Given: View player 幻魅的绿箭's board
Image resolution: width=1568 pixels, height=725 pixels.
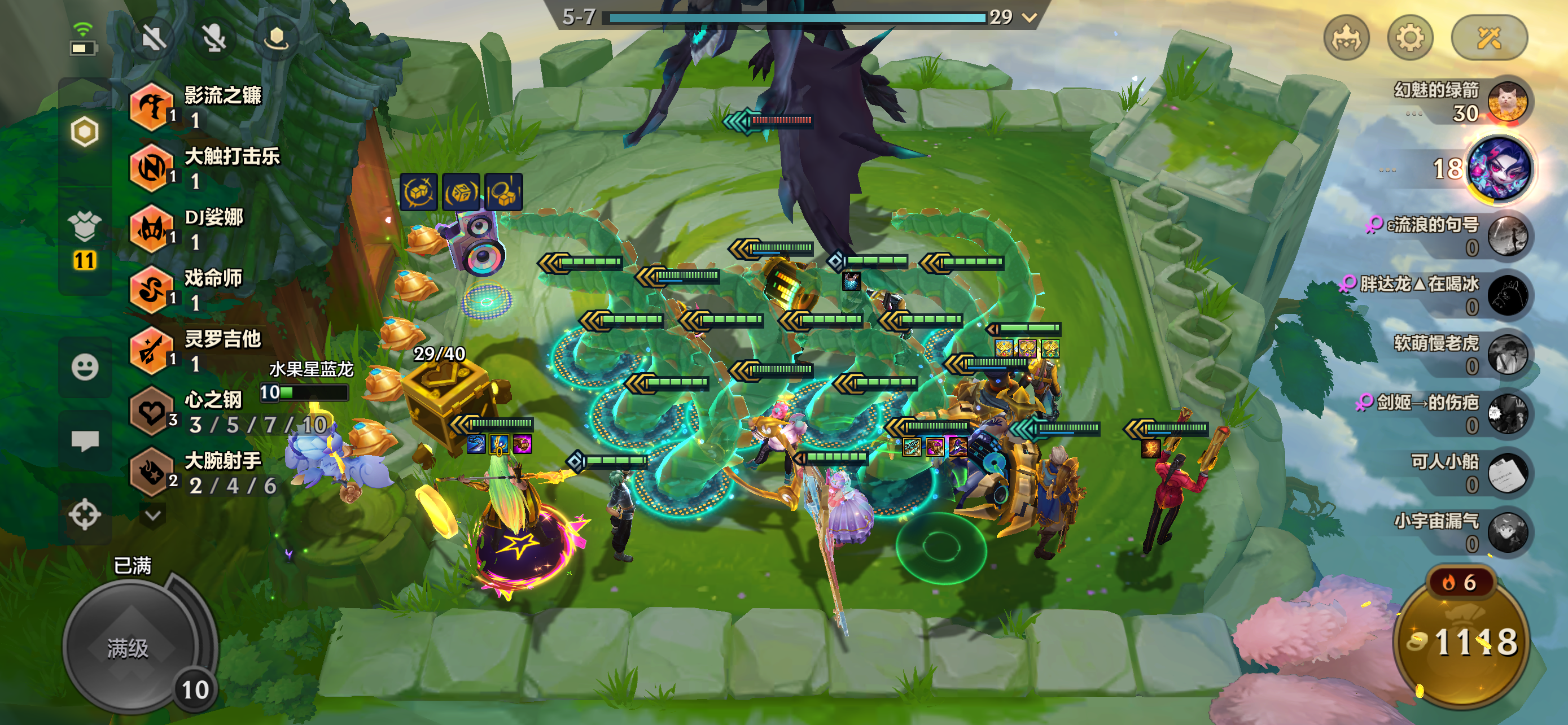Looking at the screenshot, I should [1506, 102].
